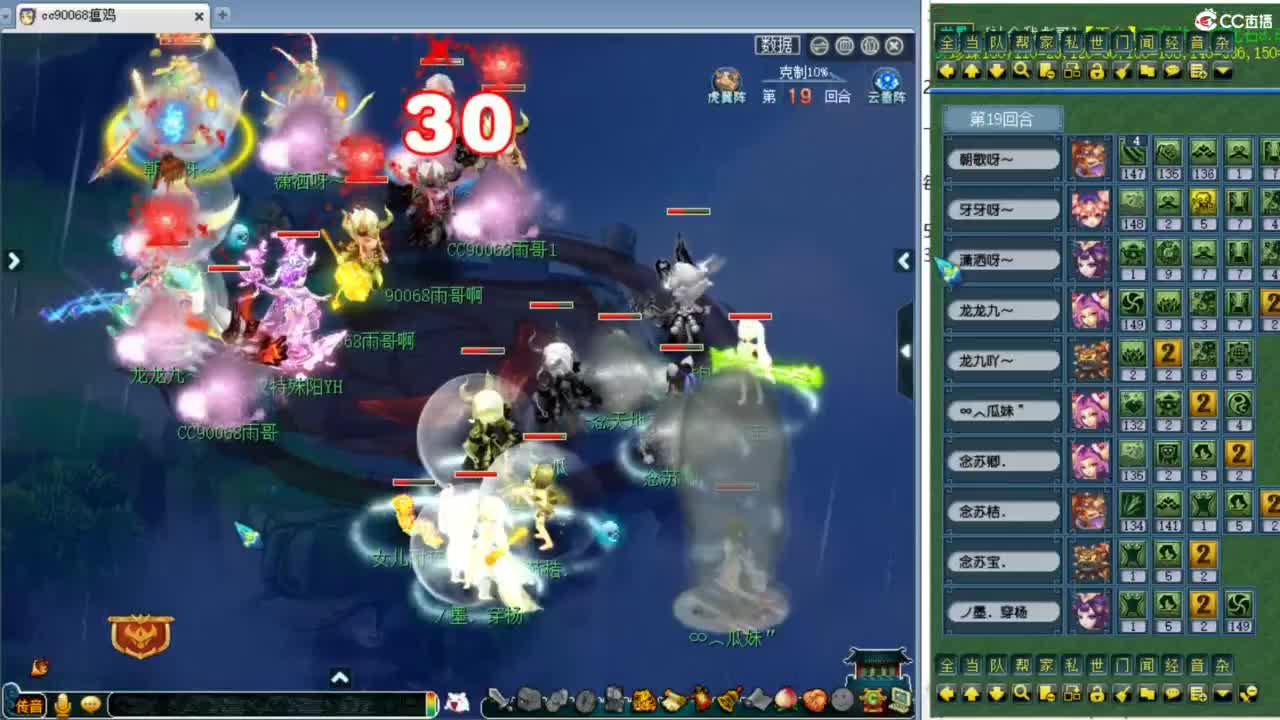
Task: Expand the left side panel arrow
Action: pos(13,260)
